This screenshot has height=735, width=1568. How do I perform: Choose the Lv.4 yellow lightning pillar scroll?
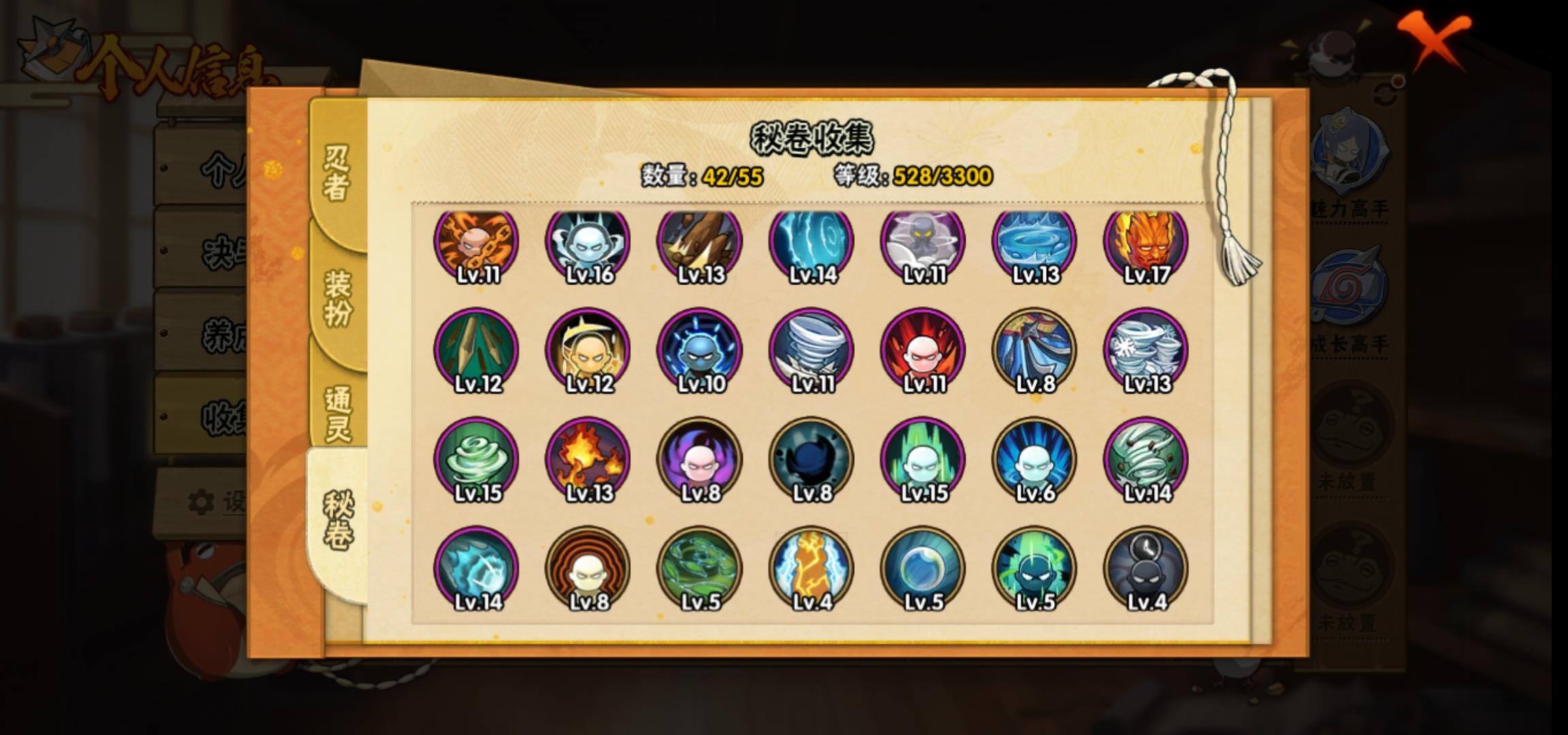point(811,568)
